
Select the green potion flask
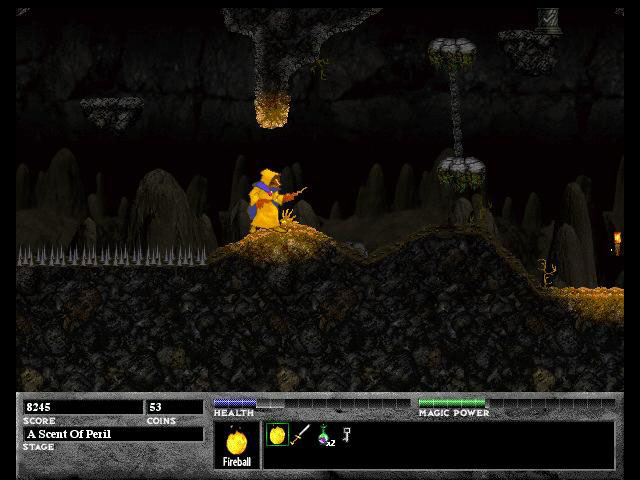(x=324, y=435)
